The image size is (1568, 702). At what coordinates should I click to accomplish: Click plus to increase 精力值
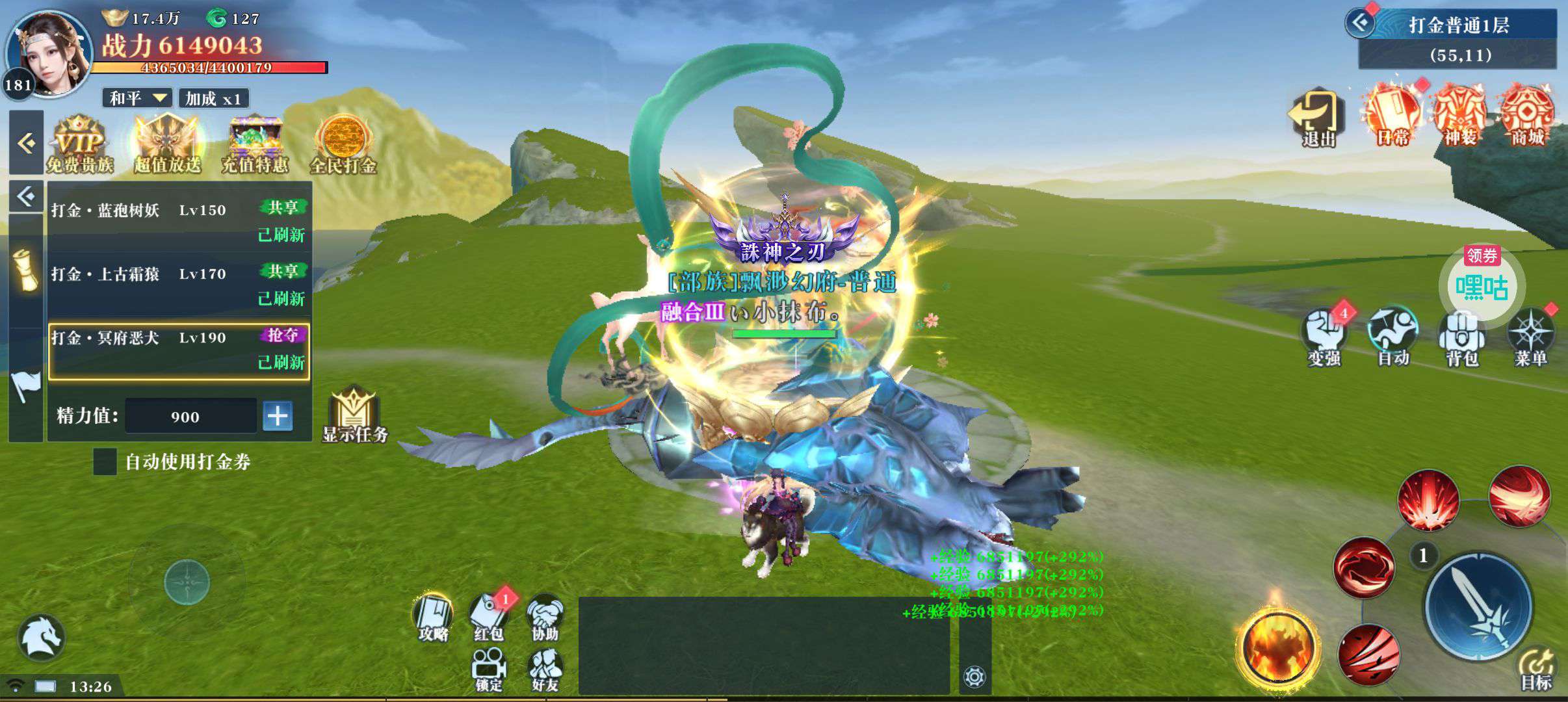point(278,416)
